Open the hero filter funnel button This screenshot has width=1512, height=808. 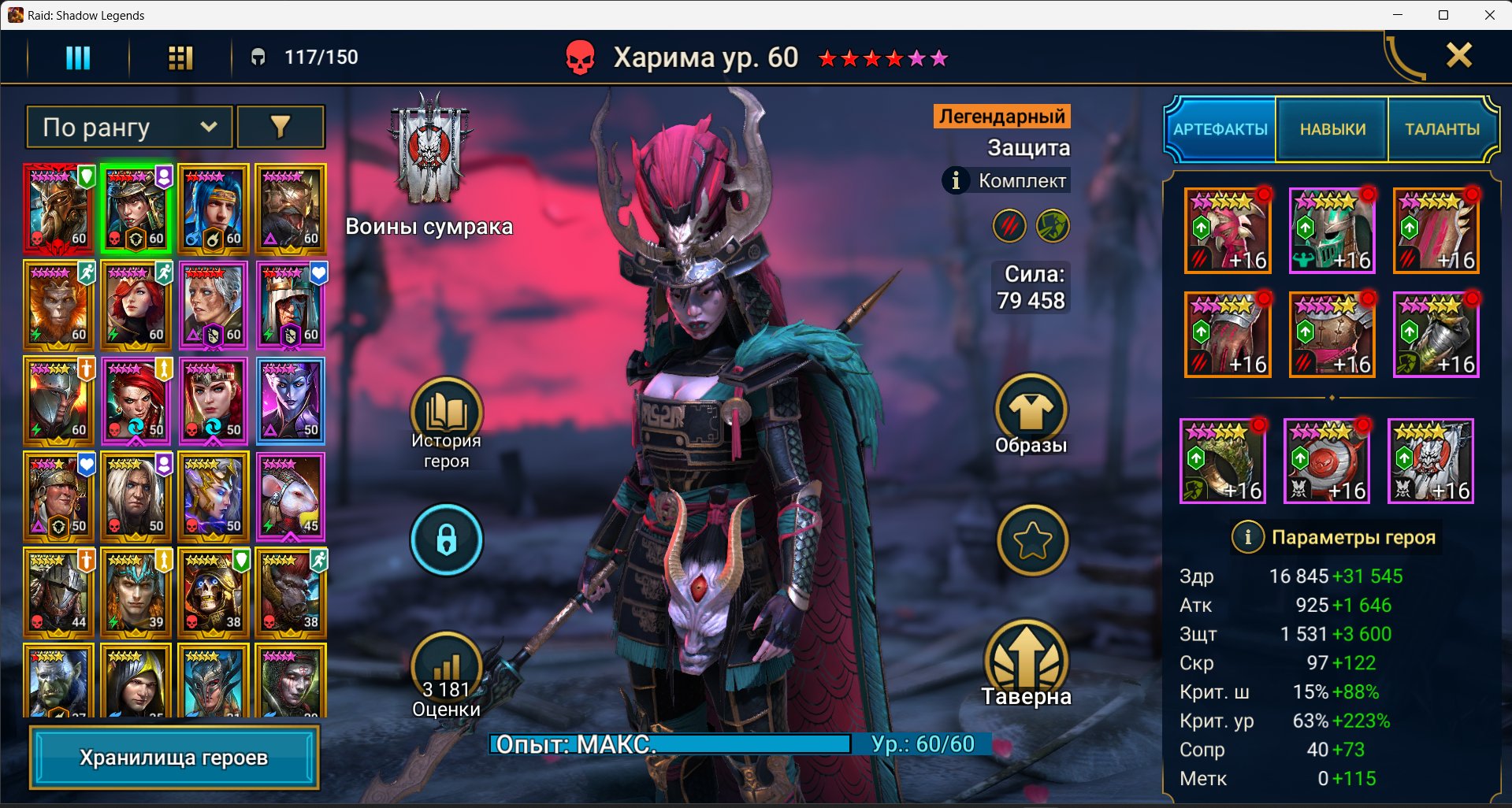[280, 127]
